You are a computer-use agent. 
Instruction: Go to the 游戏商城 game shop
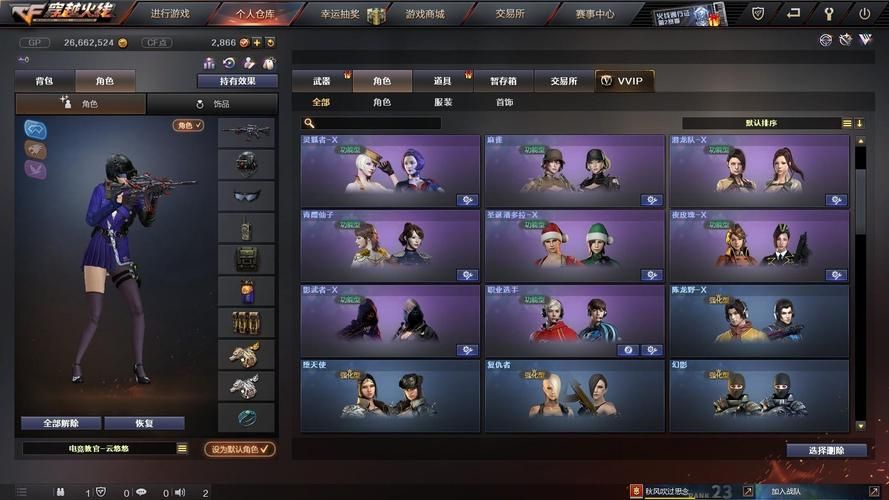[x=425, y=14]
